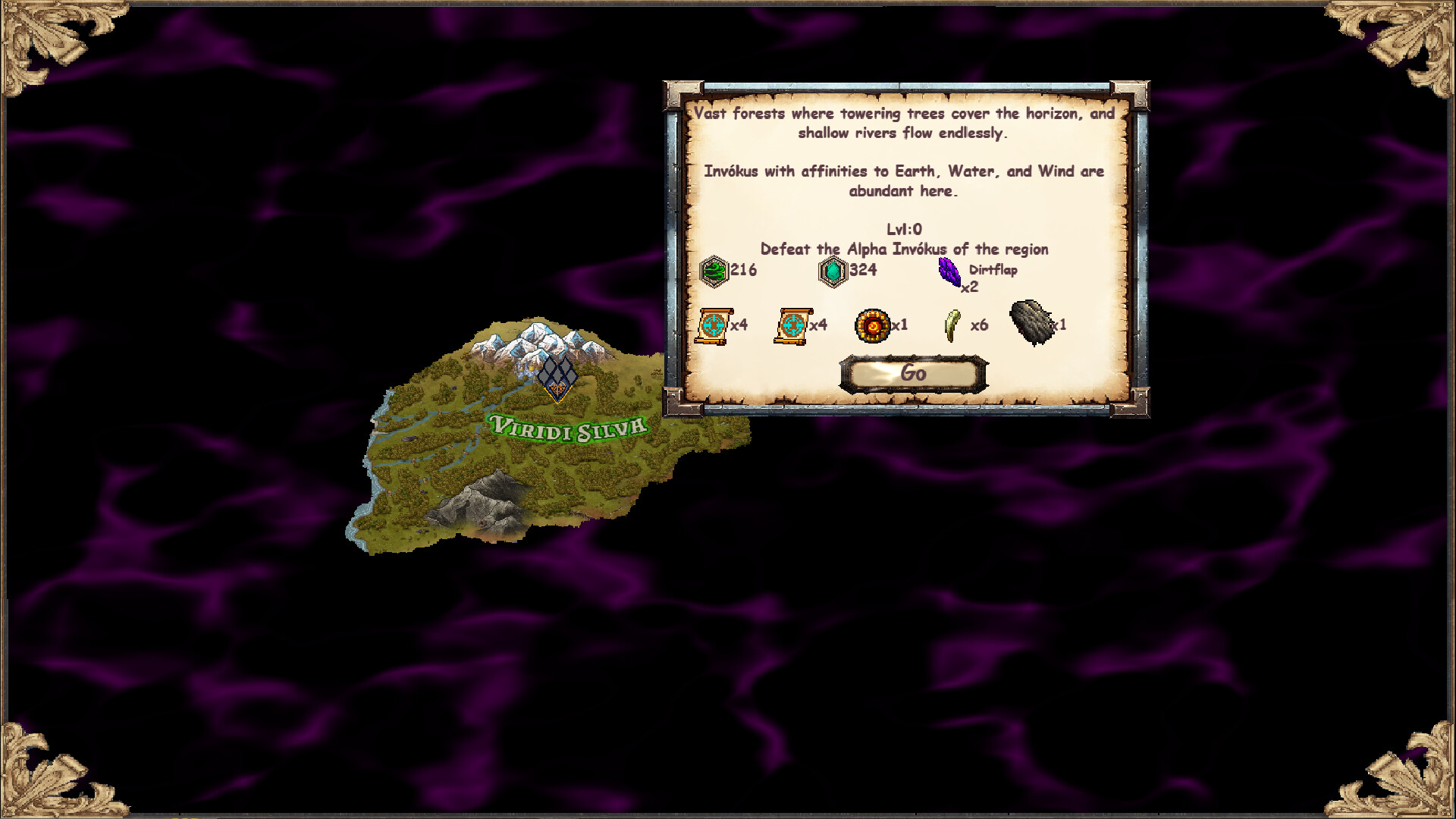This screenshot has width=1456, height=819.
Task: Click the Viridi Silva region banner
Action: click(x=567, y=426)
